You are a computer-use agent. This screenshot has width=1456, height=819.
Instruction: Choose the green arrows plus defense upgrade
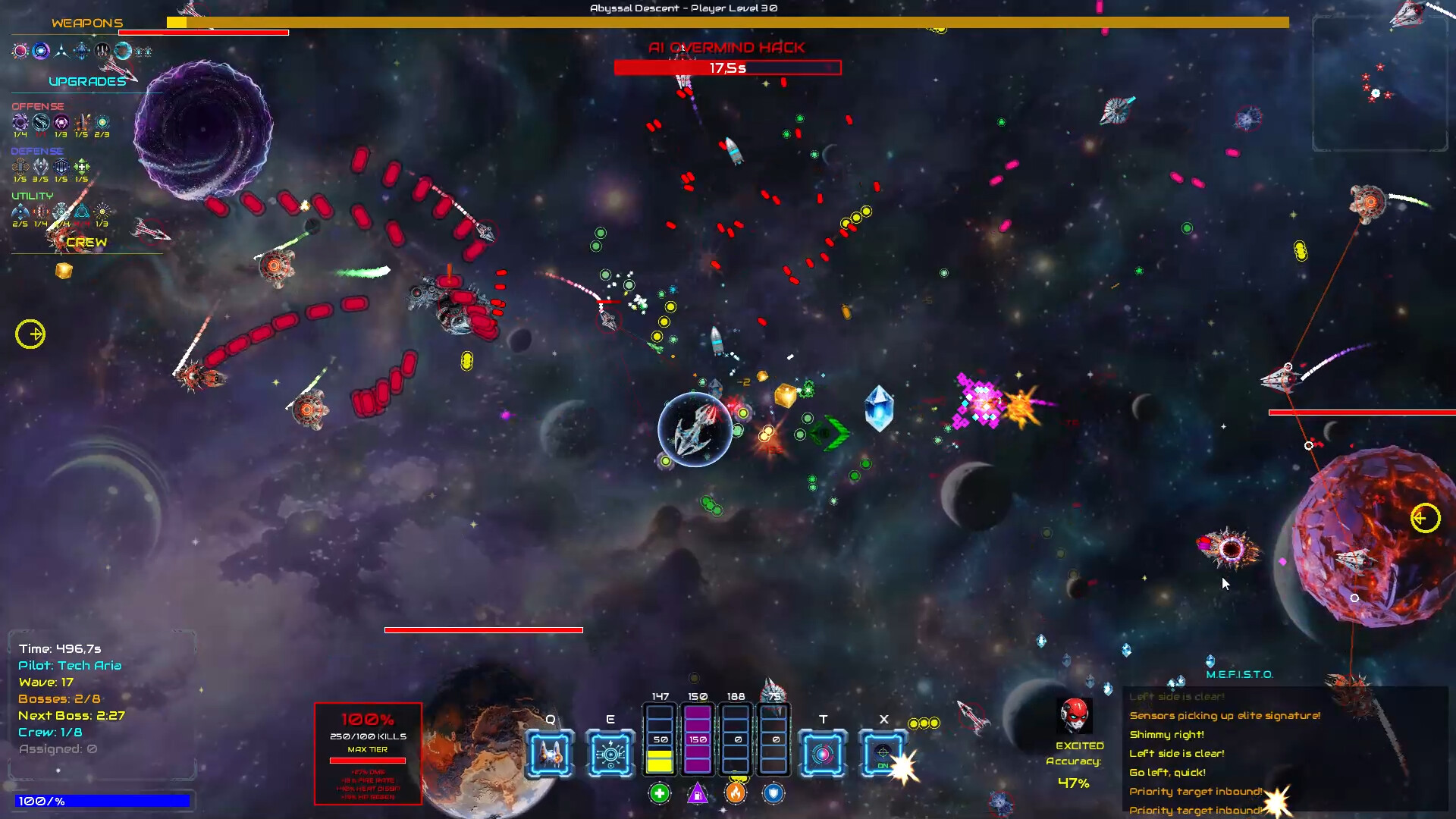coord(82,166)
